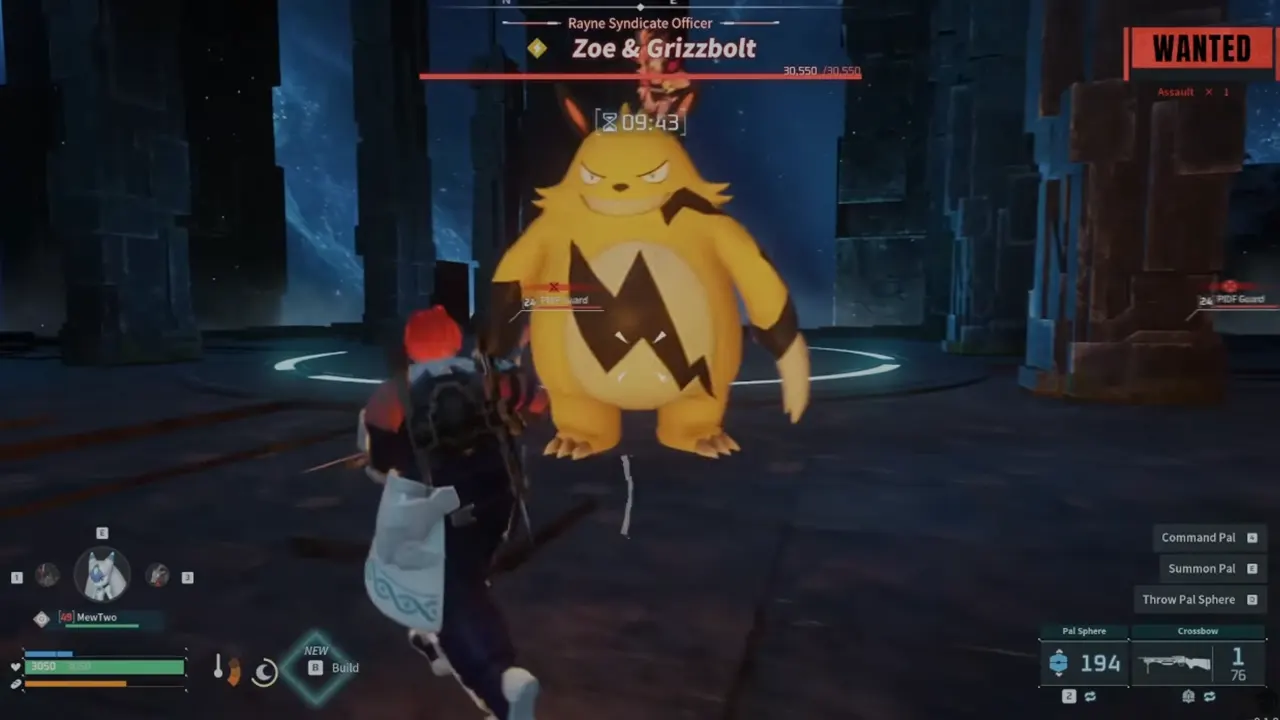Select the pal in party slot 1

point(47,576)
